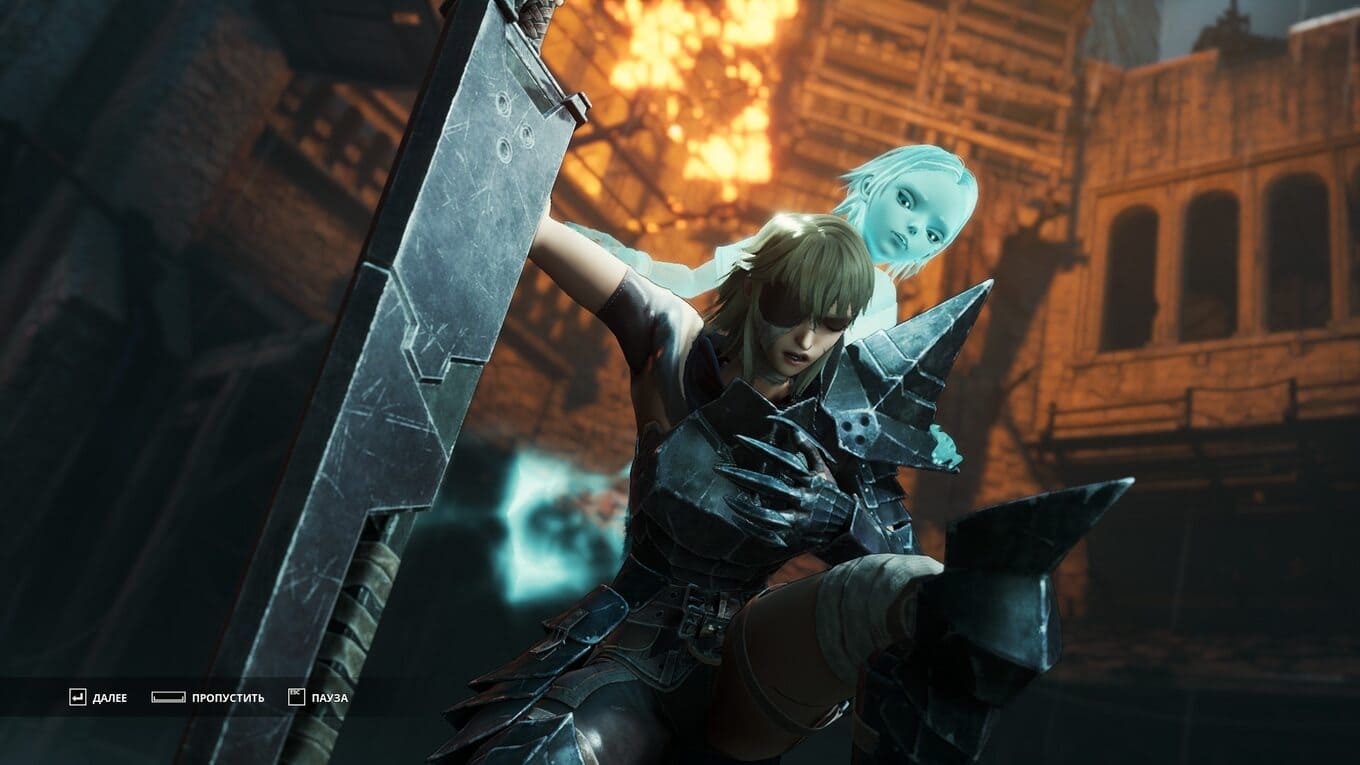Viewport: 1360px width, 765px height.
Task: Pause the cutscene with ПАУЗА
Action: pyautogui.click(x=329, y=698)
